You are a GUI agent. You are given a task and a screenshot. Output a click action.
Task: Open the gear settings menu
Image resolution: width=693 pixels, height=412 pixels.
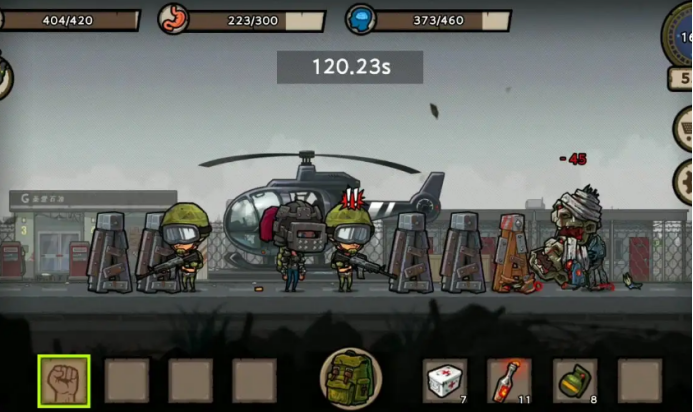point(684,183)
